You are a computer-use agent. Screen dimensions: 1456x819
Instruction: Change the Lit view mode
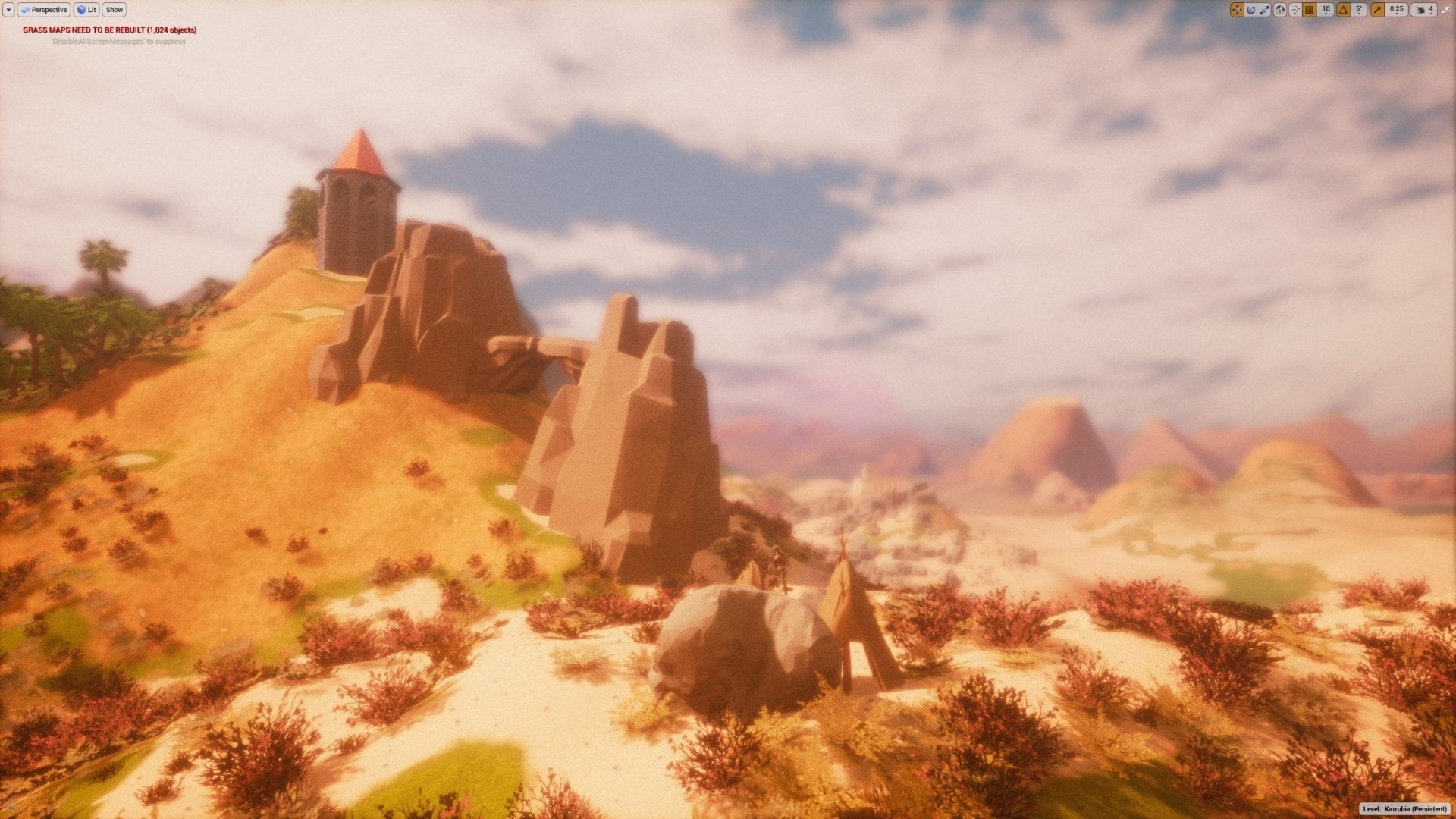point(86,10)
